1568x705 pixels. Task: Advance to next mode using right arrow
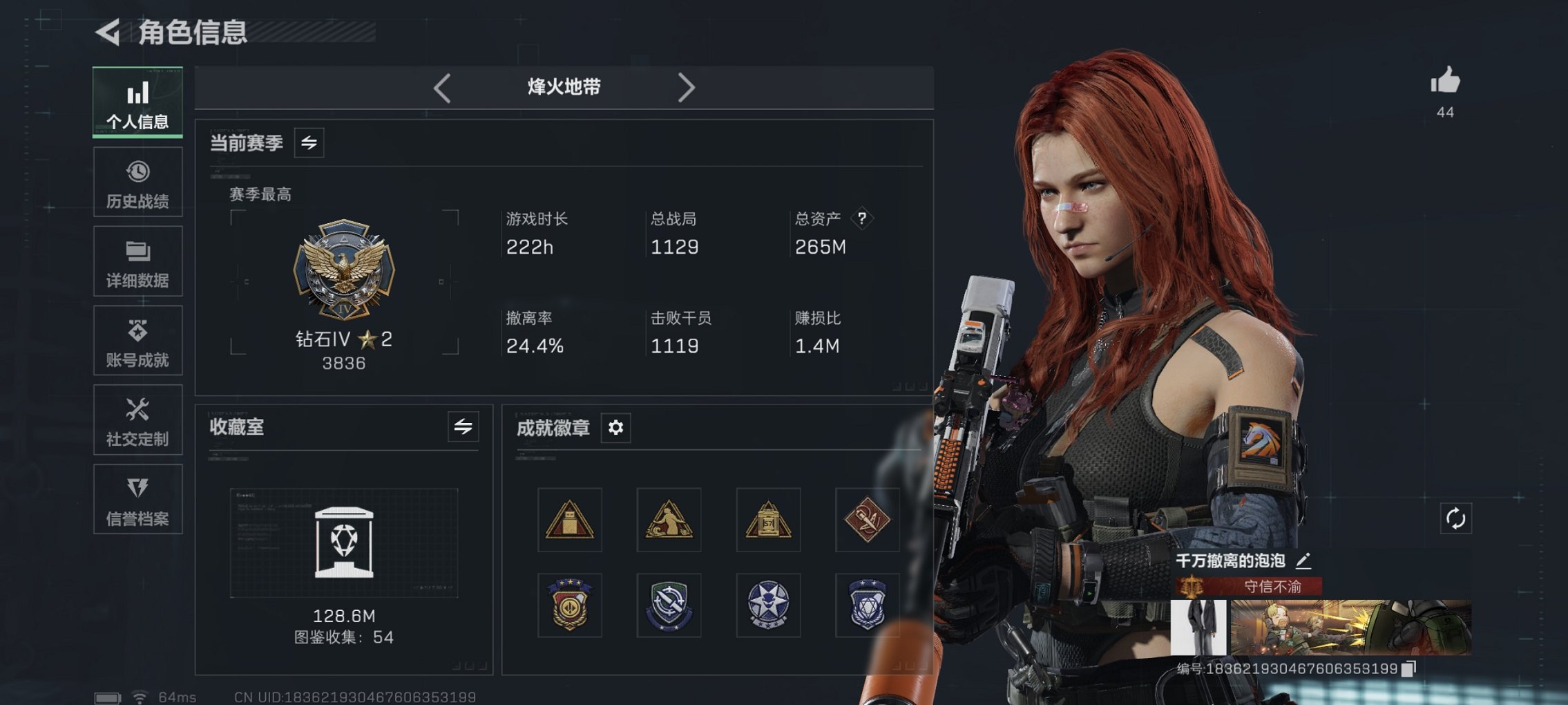[687, 87]
